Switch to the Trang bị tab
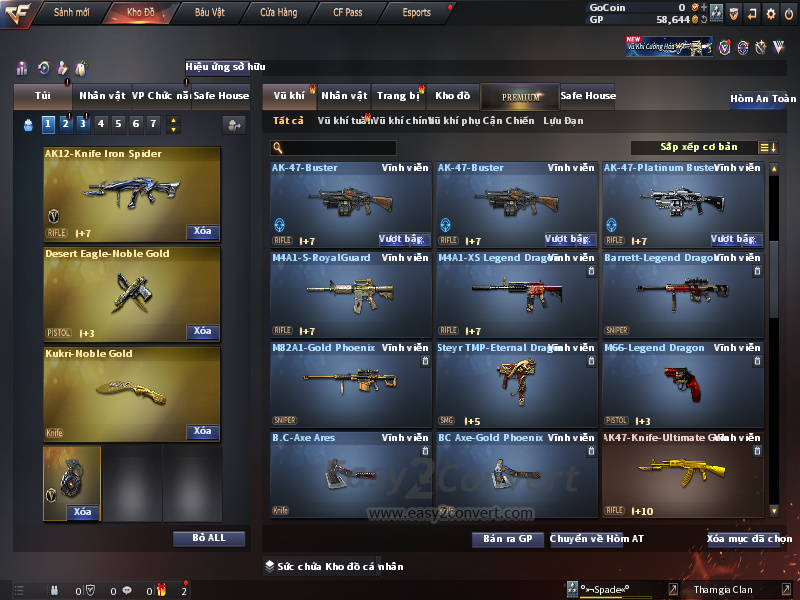Screen dimensions: 800x600 click(x=398, y=96)
